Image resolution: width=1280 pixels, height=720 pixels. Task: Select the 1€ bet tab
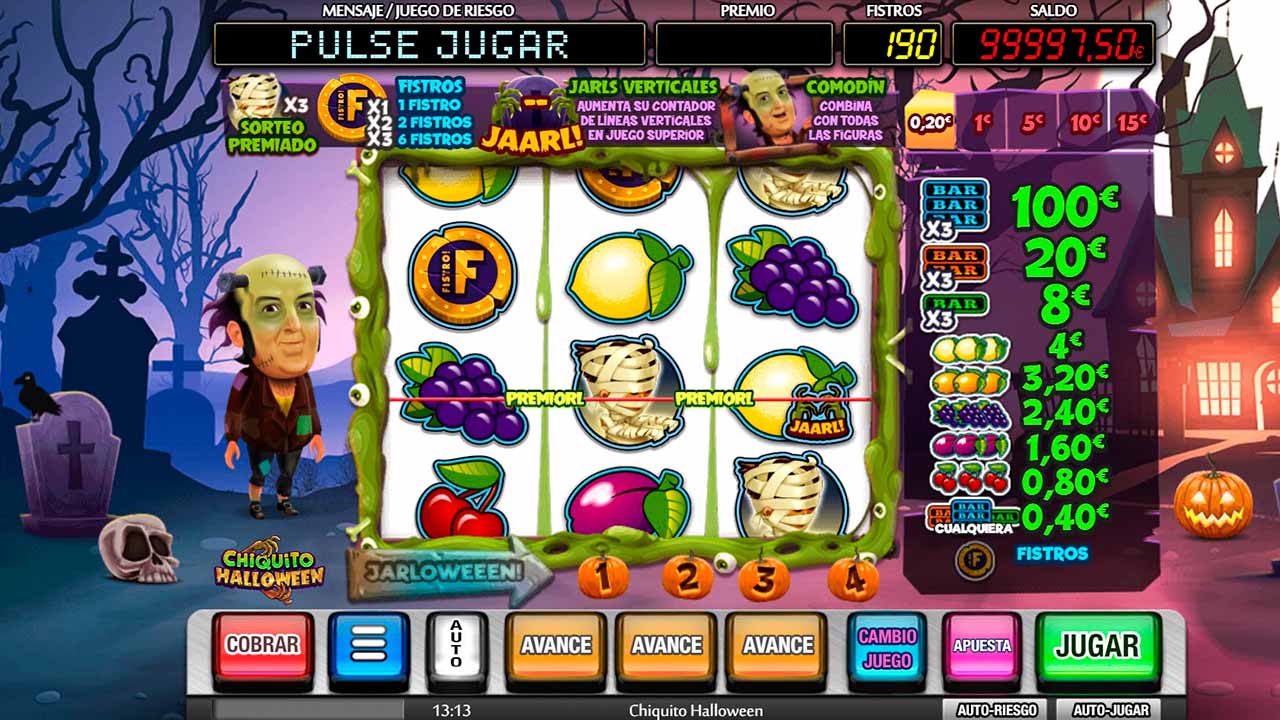[x=982, y=123]
